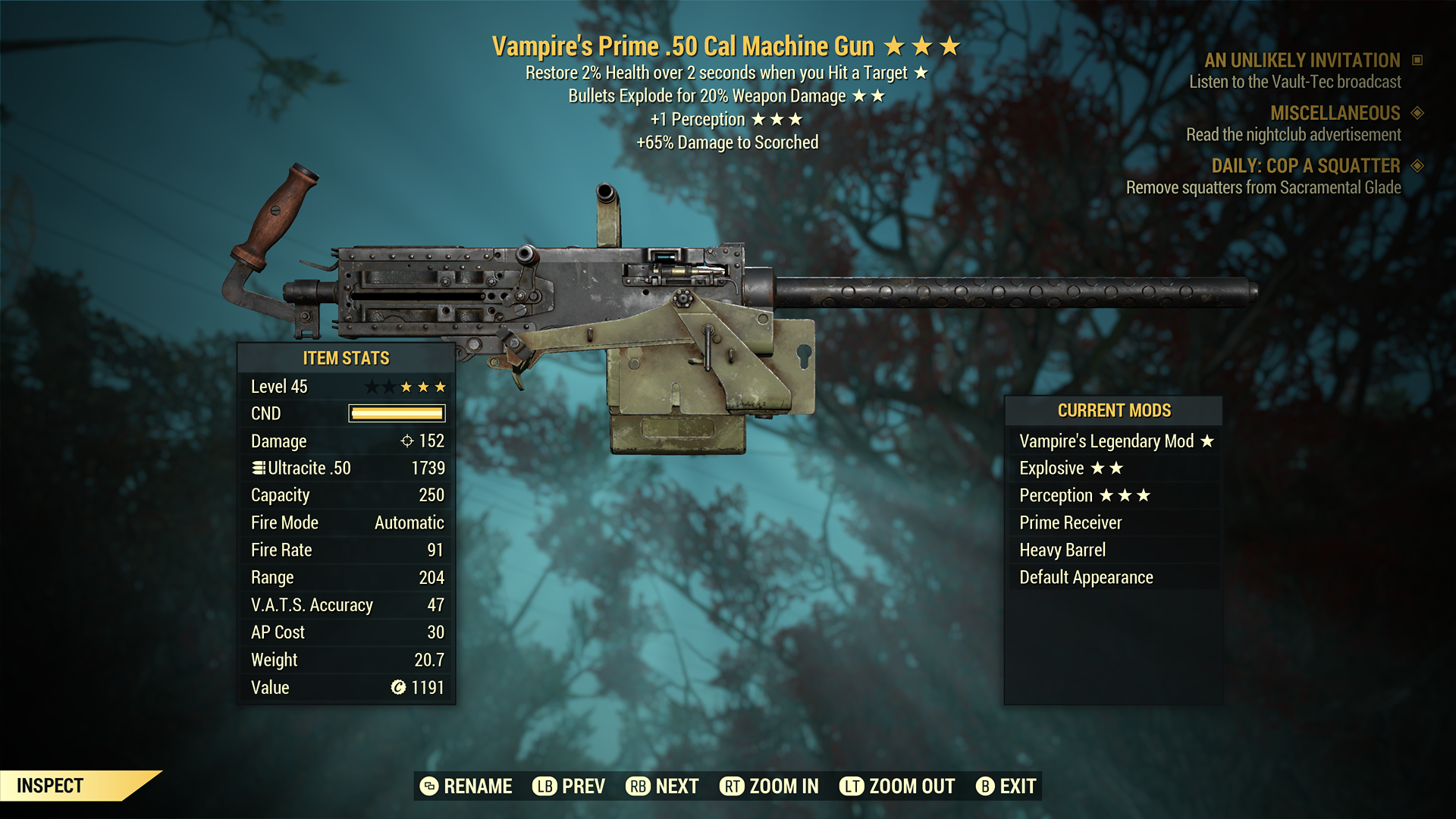
Task: Click the LB button icon before PREV
Action: click(543, 786)
